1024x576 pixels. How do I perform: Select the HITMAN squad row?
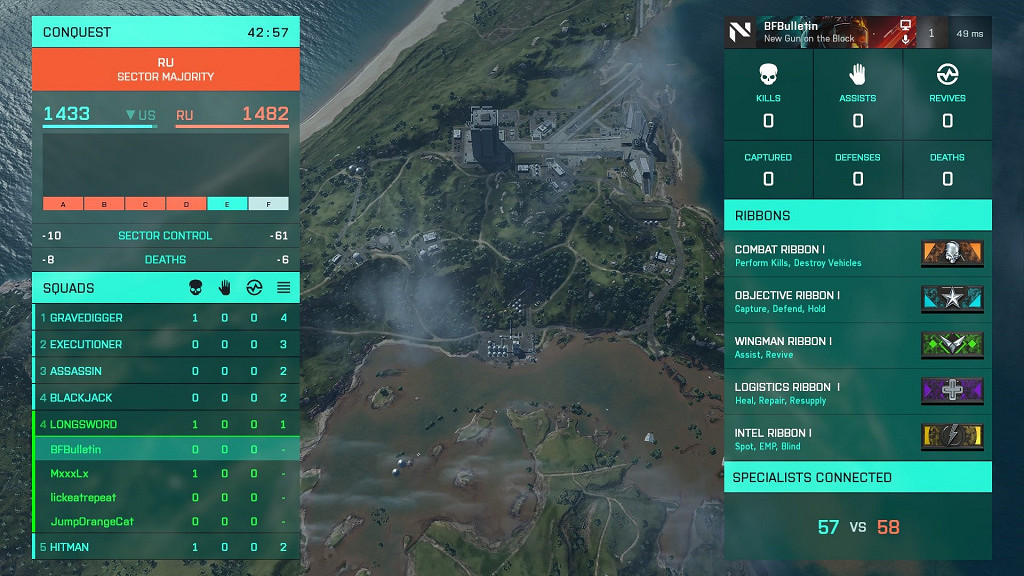tap(165, 547)
